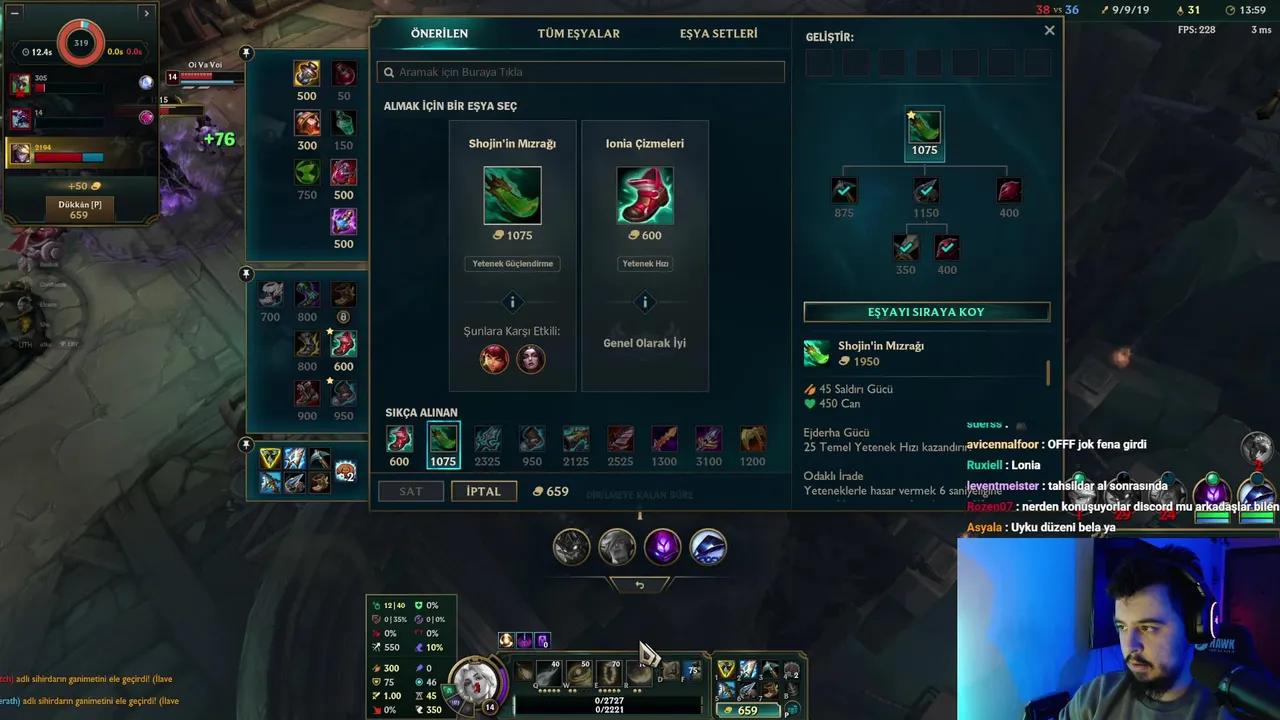Viewport: 1280px width, 720px height.
Task: Click the 1150 gold component in GELİŞTİR tree
Action: pyautogui.click(x=925, y=189)
